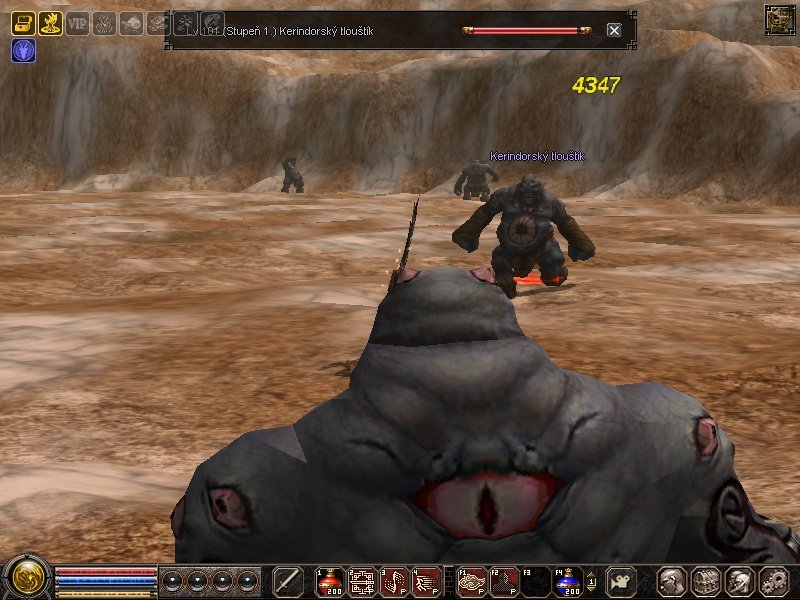Click the blue horned mask buff icon

click(23, 51)
